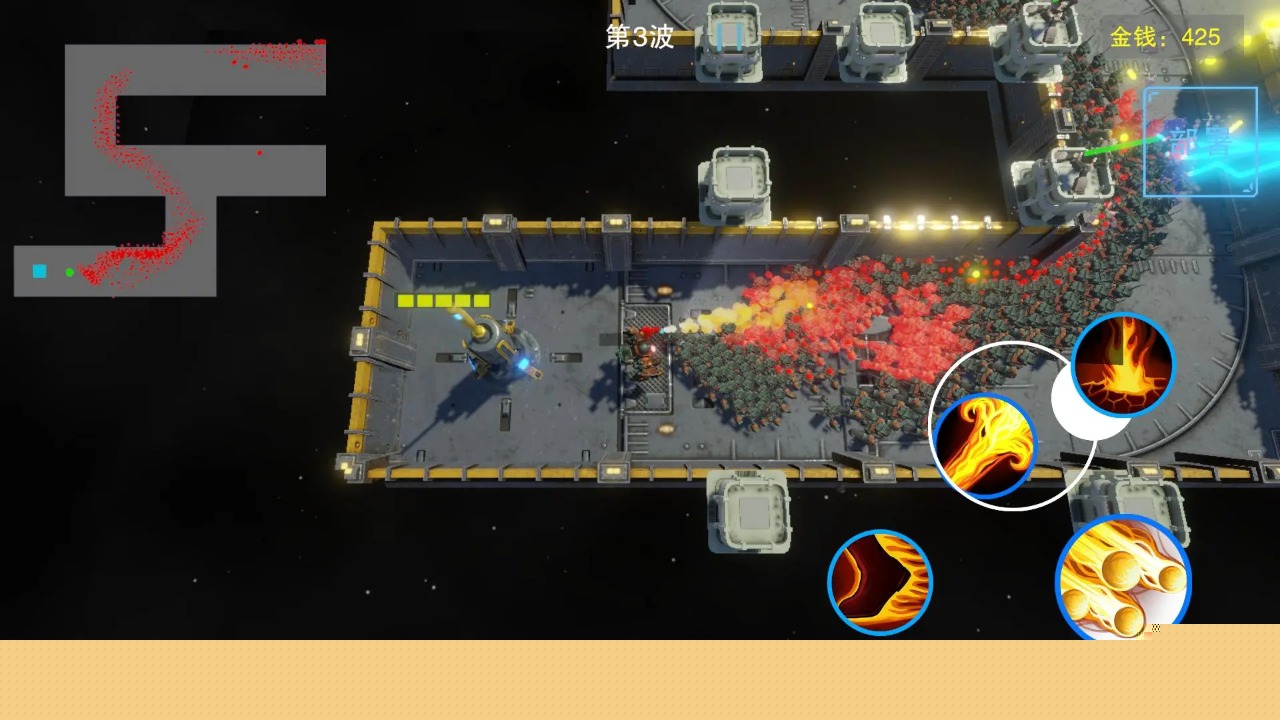
Task: Trigger the flame chevron dash skill
Action: click(x=880, y=582)
